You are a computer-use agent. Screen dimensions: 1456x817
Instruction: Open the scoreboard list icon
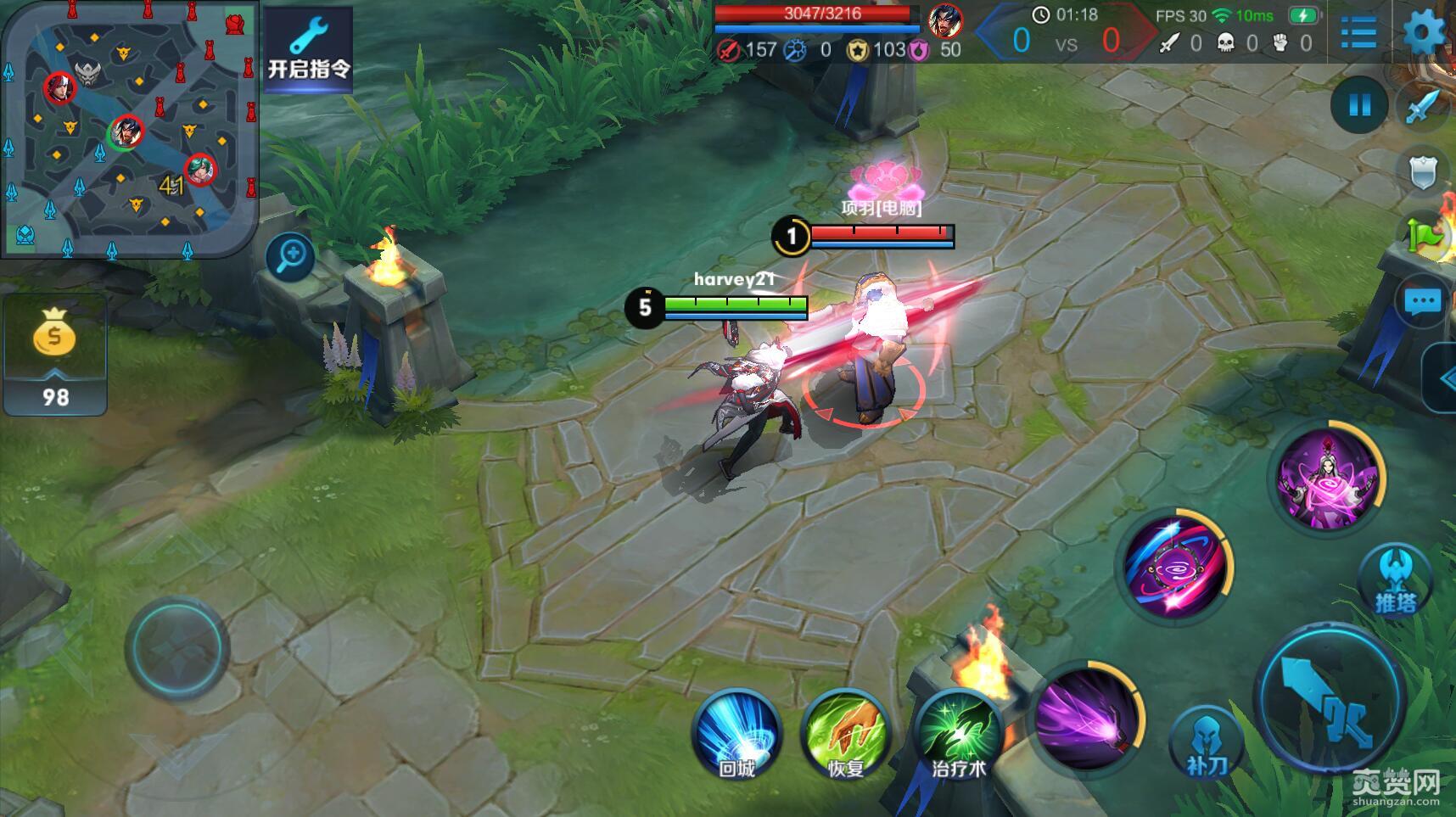(1358, 32)
